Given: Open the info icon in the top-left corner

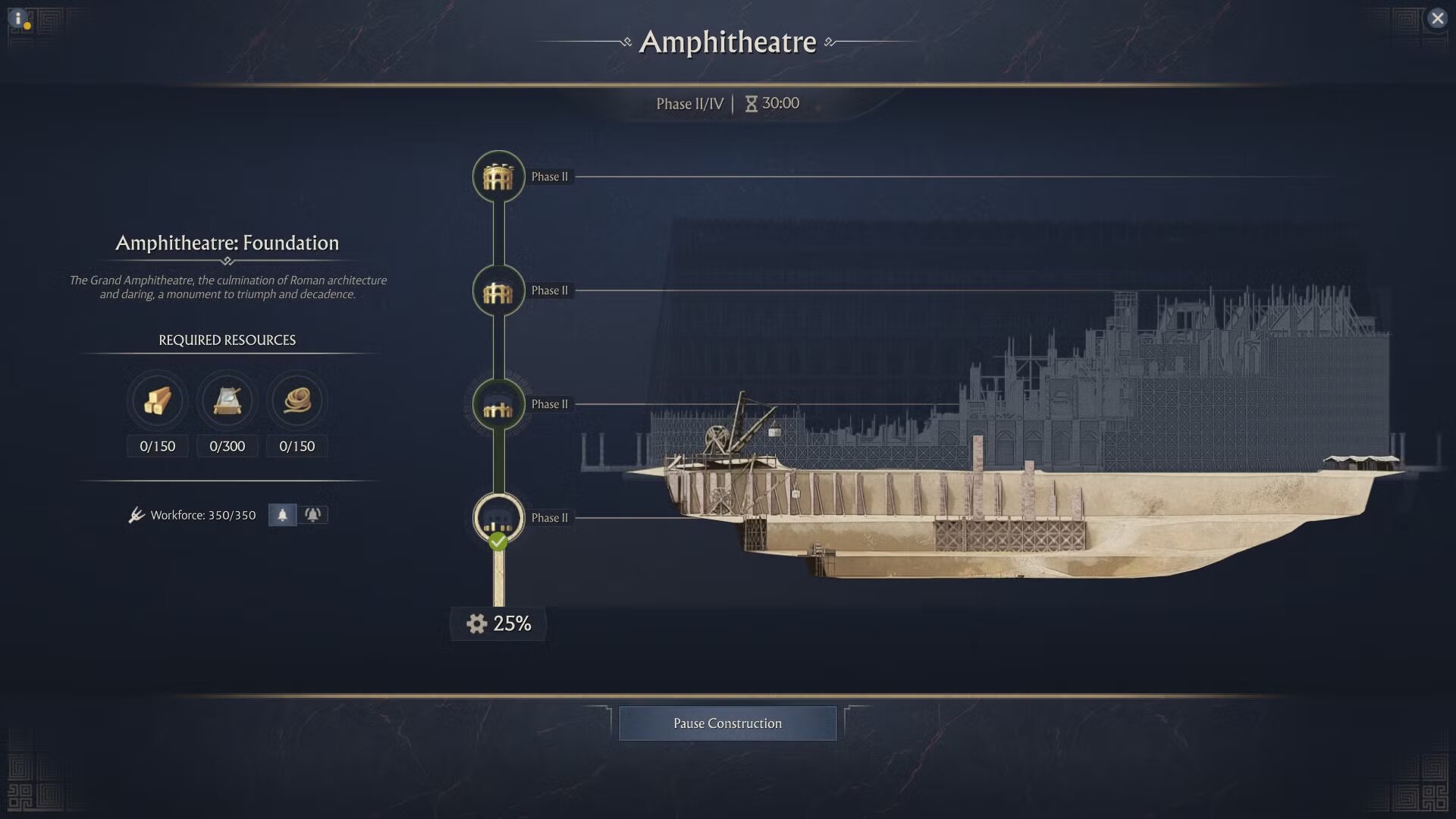Looking at the screenshot, I should [x=19, y=19].
